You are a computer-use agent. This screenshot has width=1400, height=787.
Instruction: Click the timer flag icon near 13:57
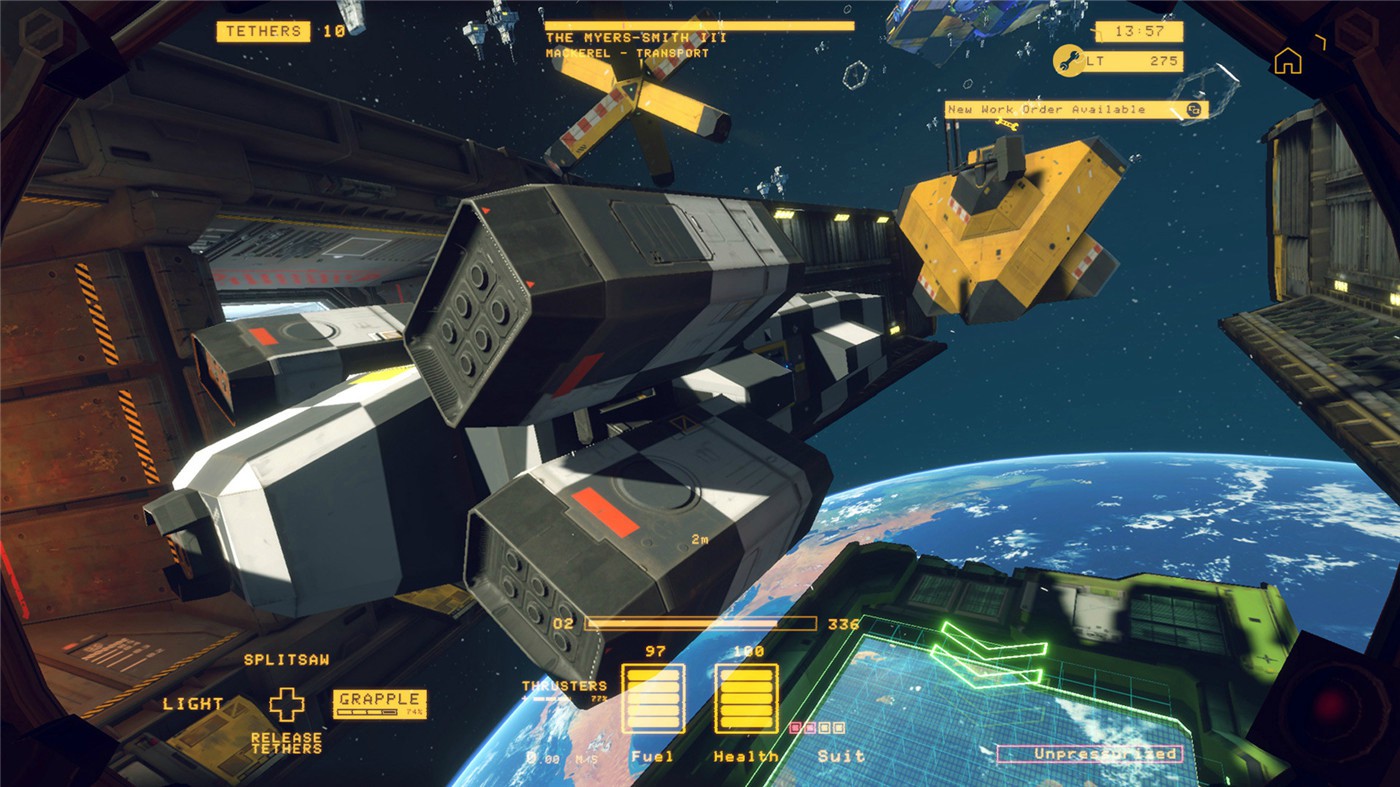point(1094,30)
